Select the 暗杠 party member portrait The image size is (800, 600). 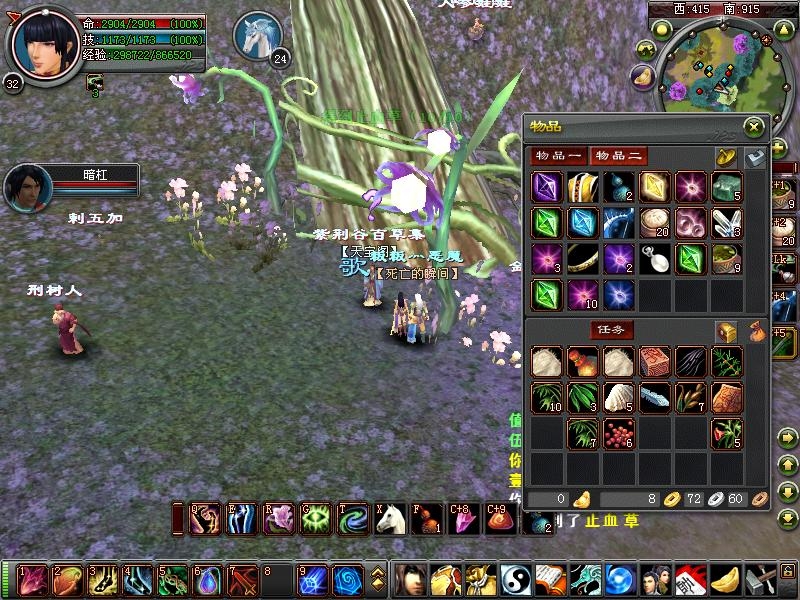pos(27,187)
